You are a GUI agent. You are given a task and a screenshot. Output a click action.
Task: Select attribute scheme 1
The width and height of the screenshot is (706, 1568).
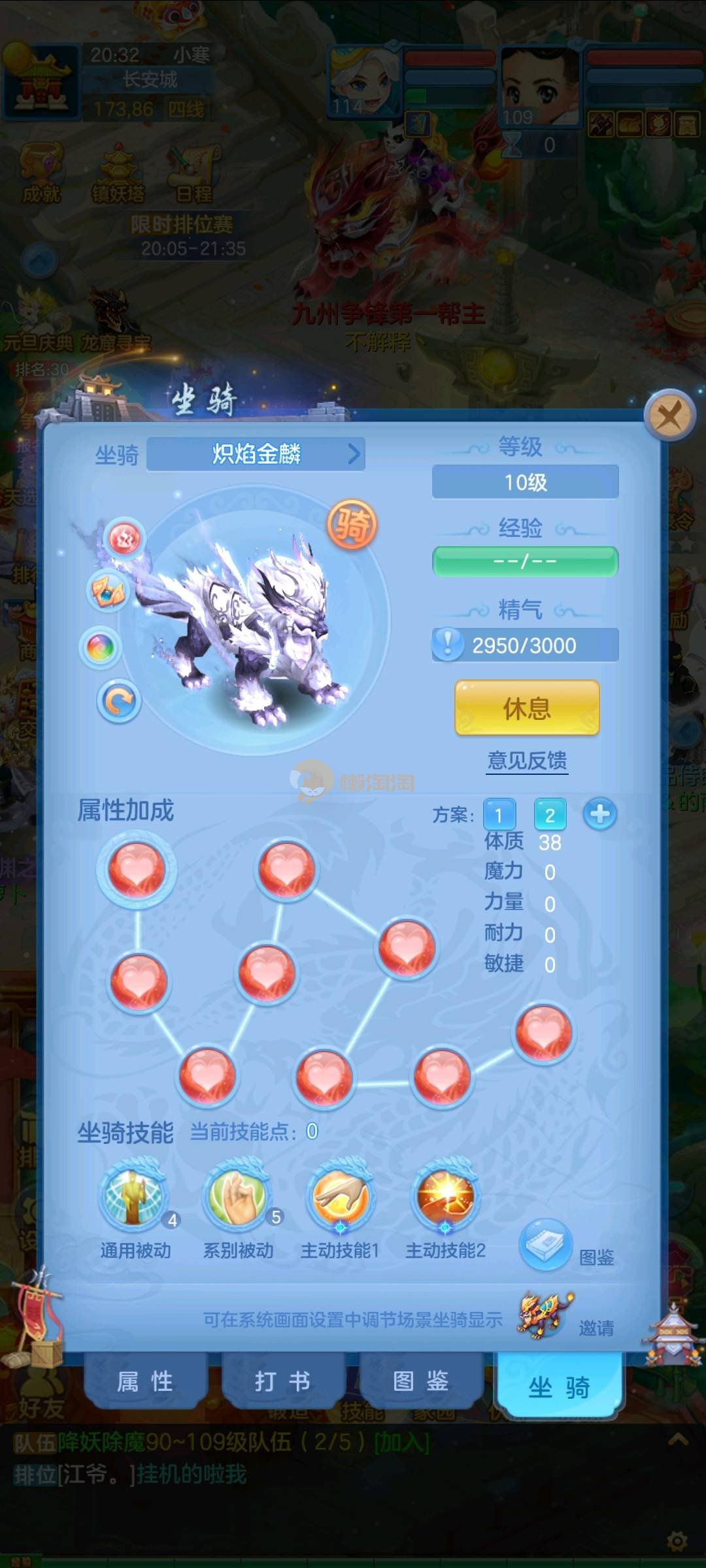pos(499,815)
